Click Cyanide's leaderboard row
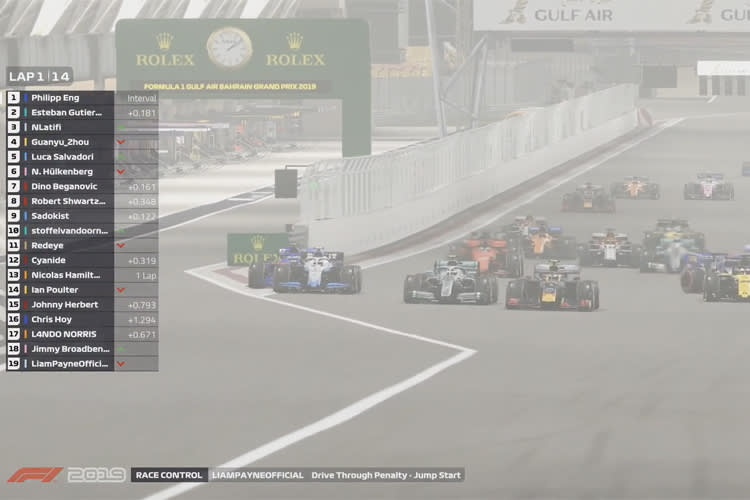Image resolution: width=750 pixels, height=500 pixels. (80, 260)
